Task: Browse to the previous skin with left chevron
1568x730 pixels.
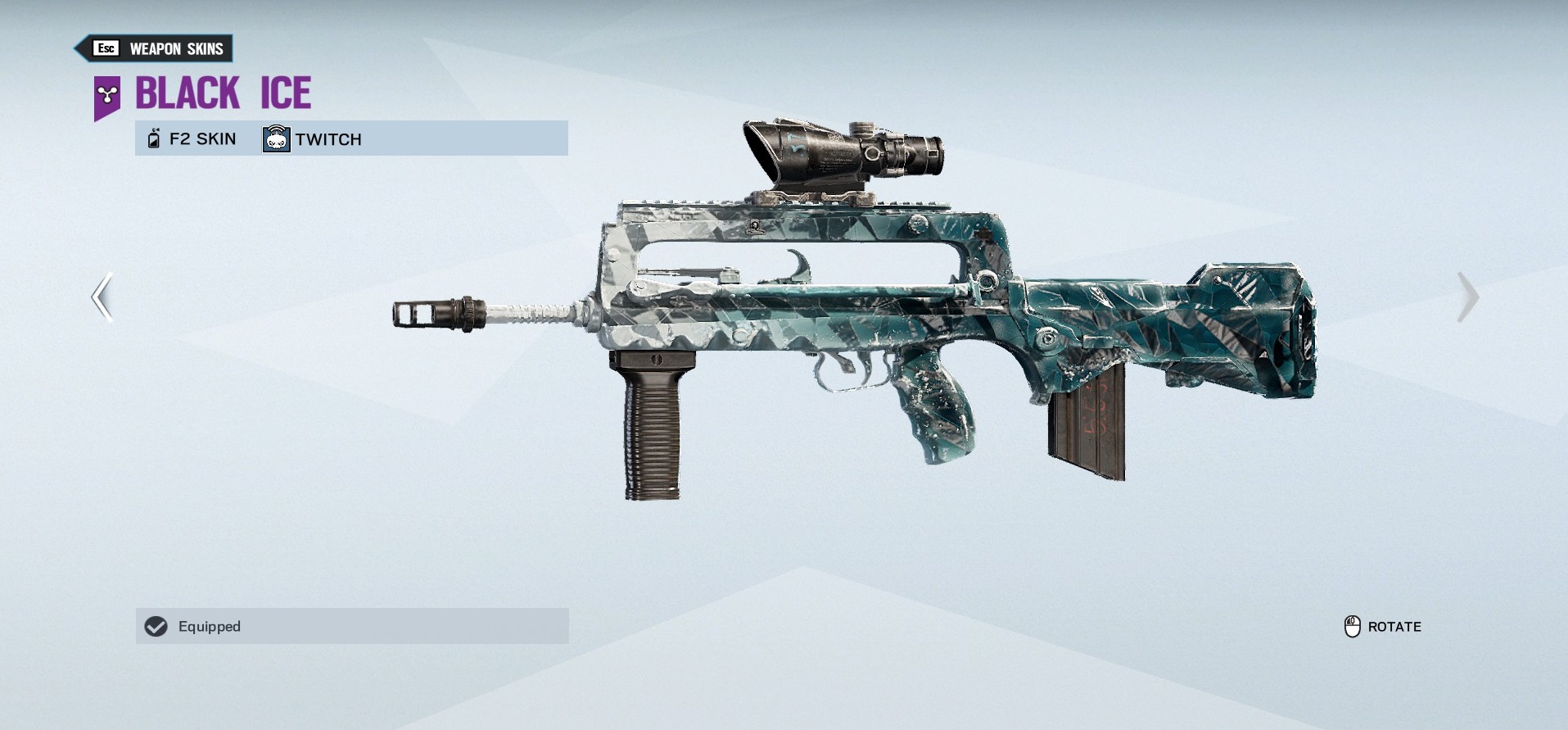Action: (100, 297)
